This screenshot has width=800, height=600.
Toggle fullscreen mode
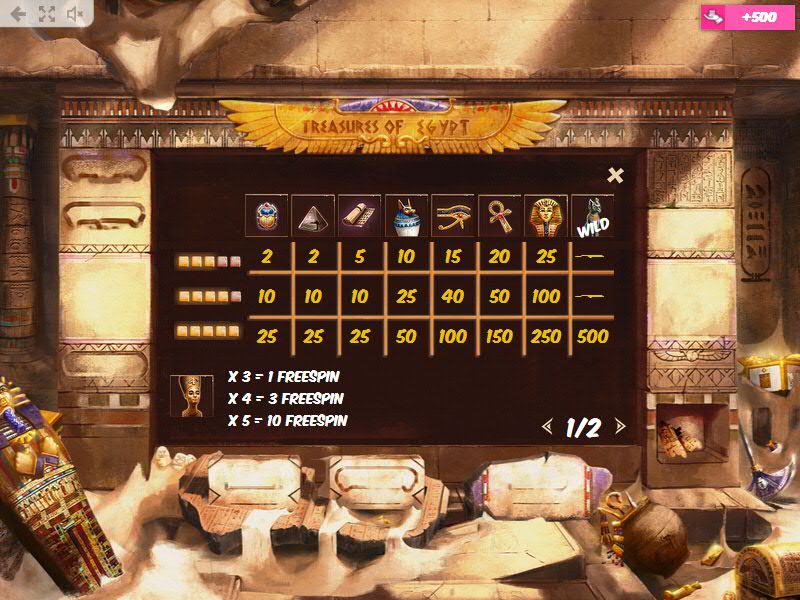46,14
